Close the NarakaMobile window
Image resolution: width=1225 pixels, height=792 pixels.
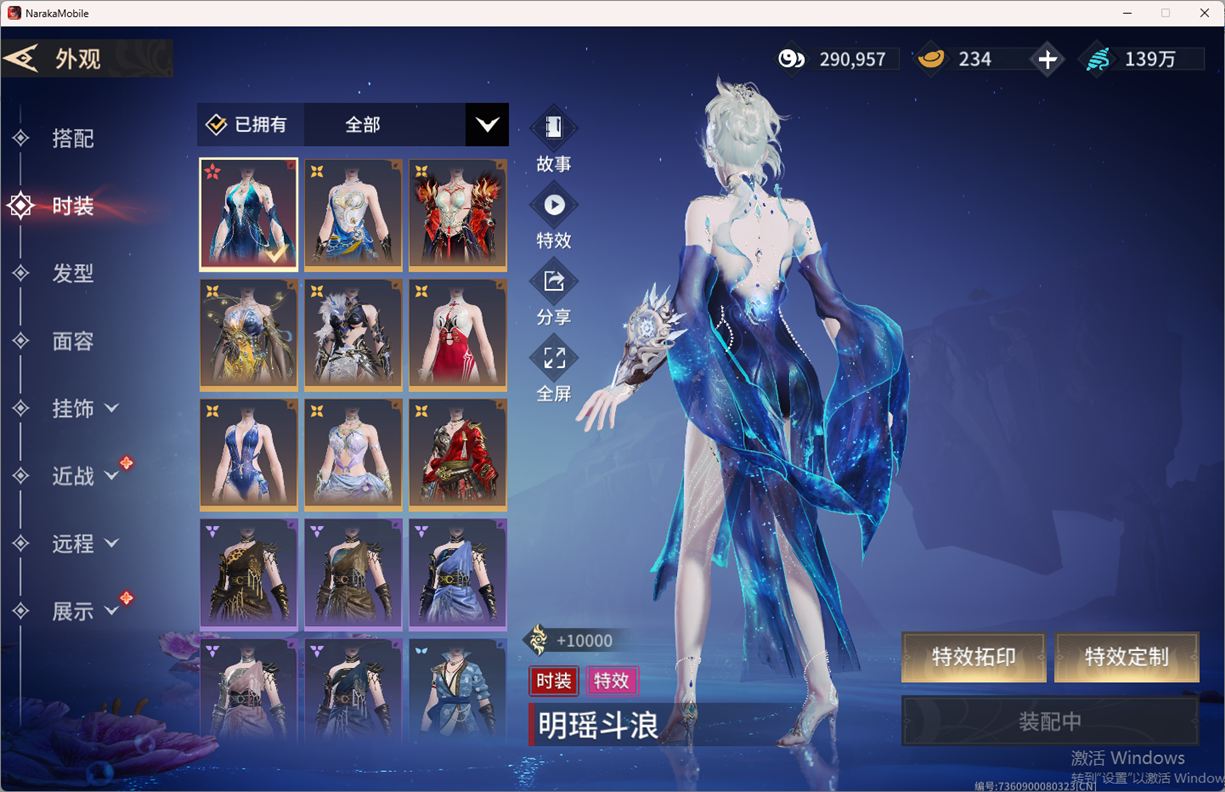pos(1204,13)
